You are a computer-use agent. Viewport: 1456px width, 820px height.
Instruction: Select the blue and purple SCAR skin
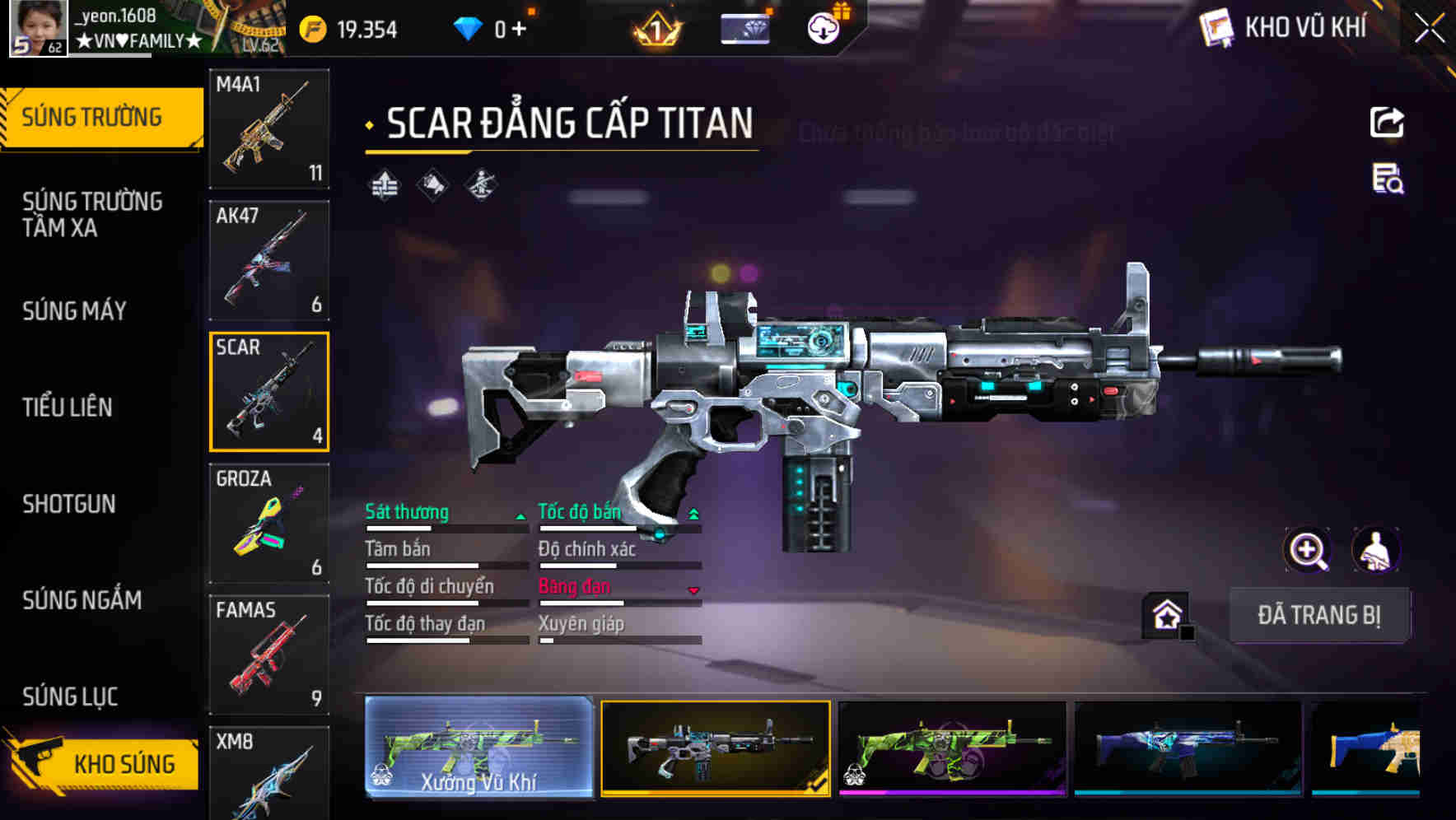(1188, 748)
